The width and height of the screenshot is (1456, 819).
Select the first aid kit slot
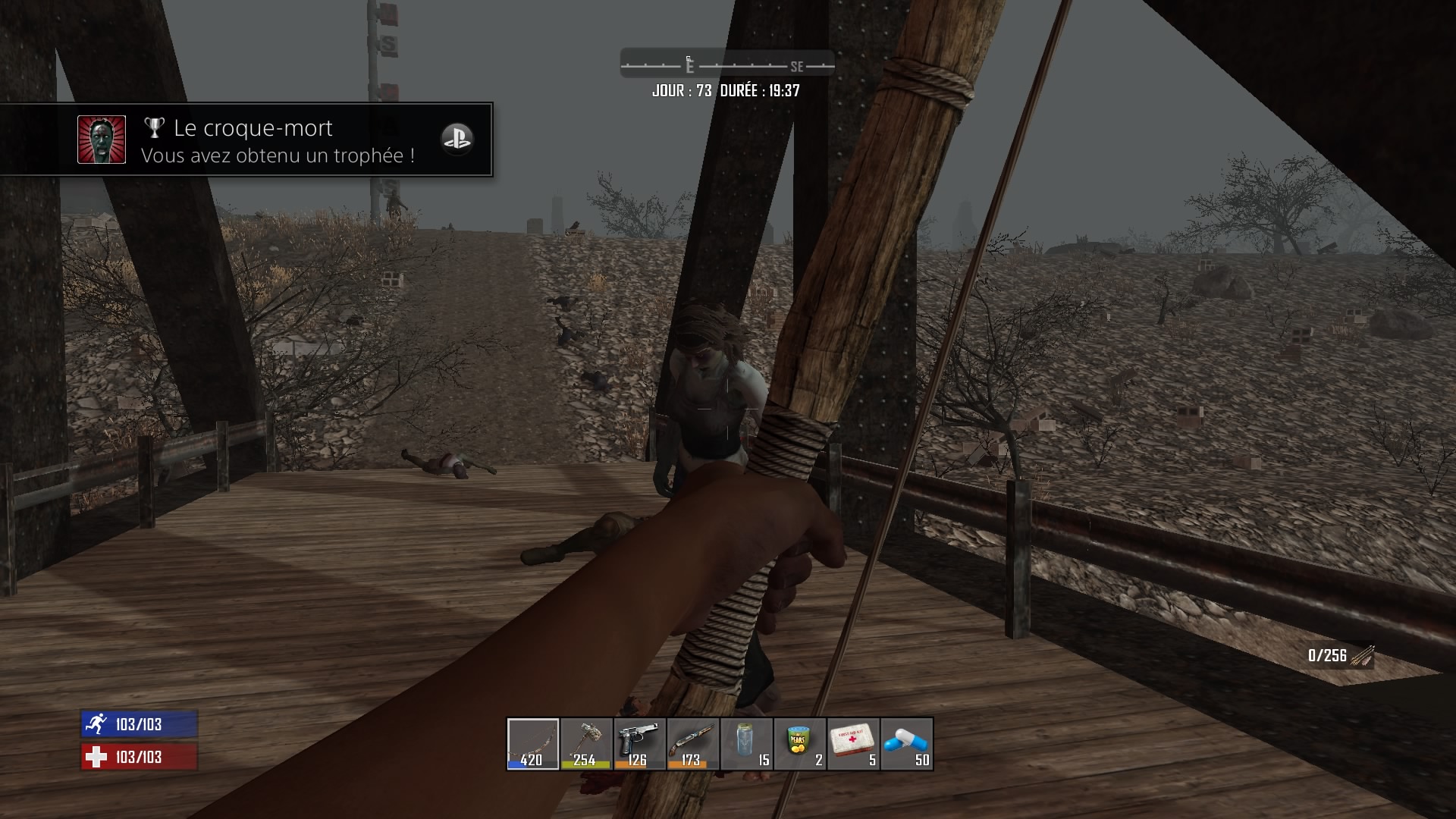coord(853,744)
